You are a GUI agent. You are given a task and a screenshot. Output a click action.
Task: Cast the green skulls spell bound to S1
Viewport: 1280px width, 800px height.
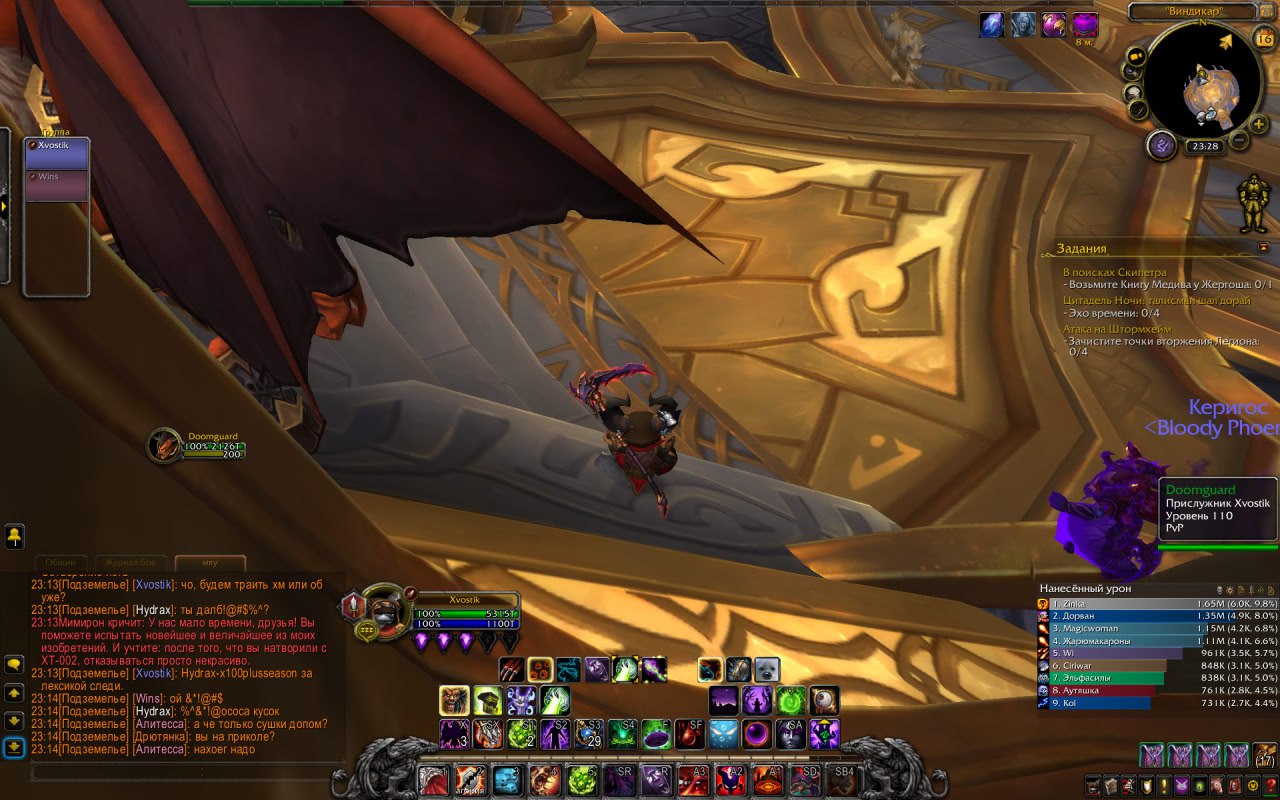[x=522, y=734]
